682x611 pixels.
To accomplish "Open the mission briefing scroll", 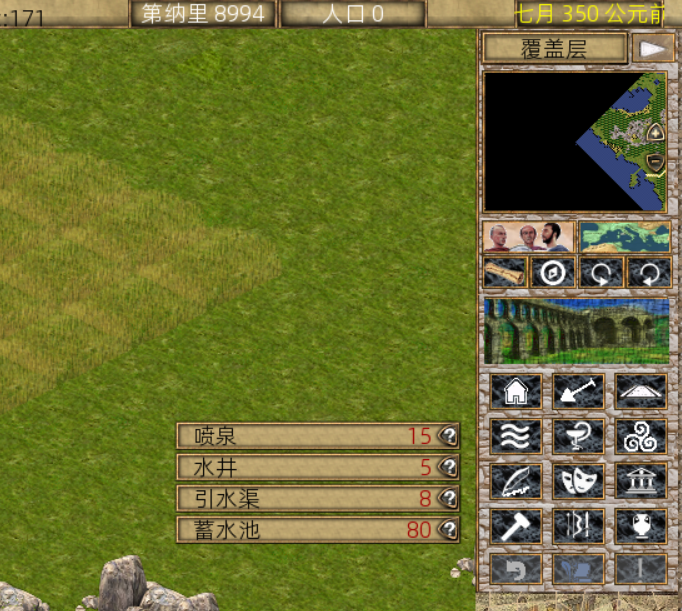I will (505, 272).
